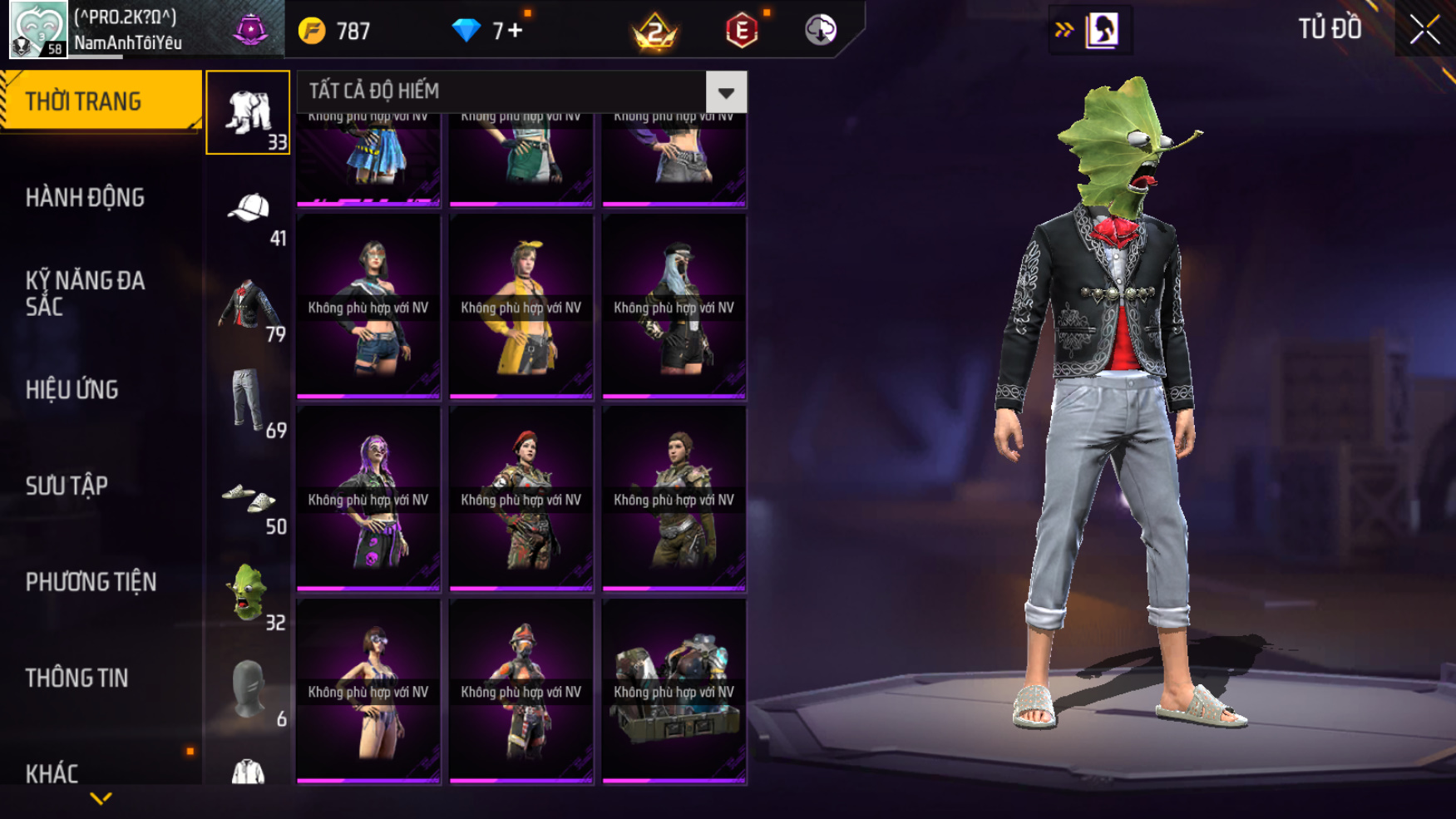Pick the yellow raincoat outfit tile
The image size is (1456, 819).
(521, 308)
